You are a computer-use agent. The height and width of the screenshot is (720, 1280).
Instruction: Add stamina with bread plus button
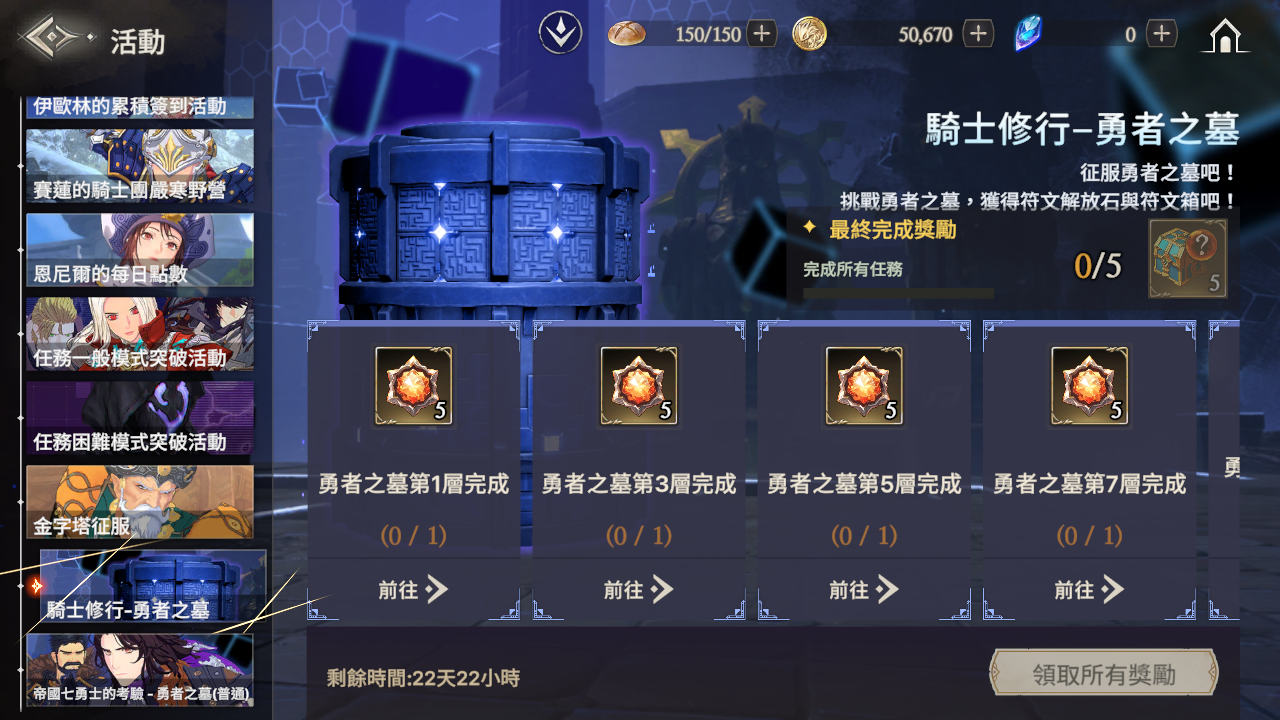click(762, 34)
